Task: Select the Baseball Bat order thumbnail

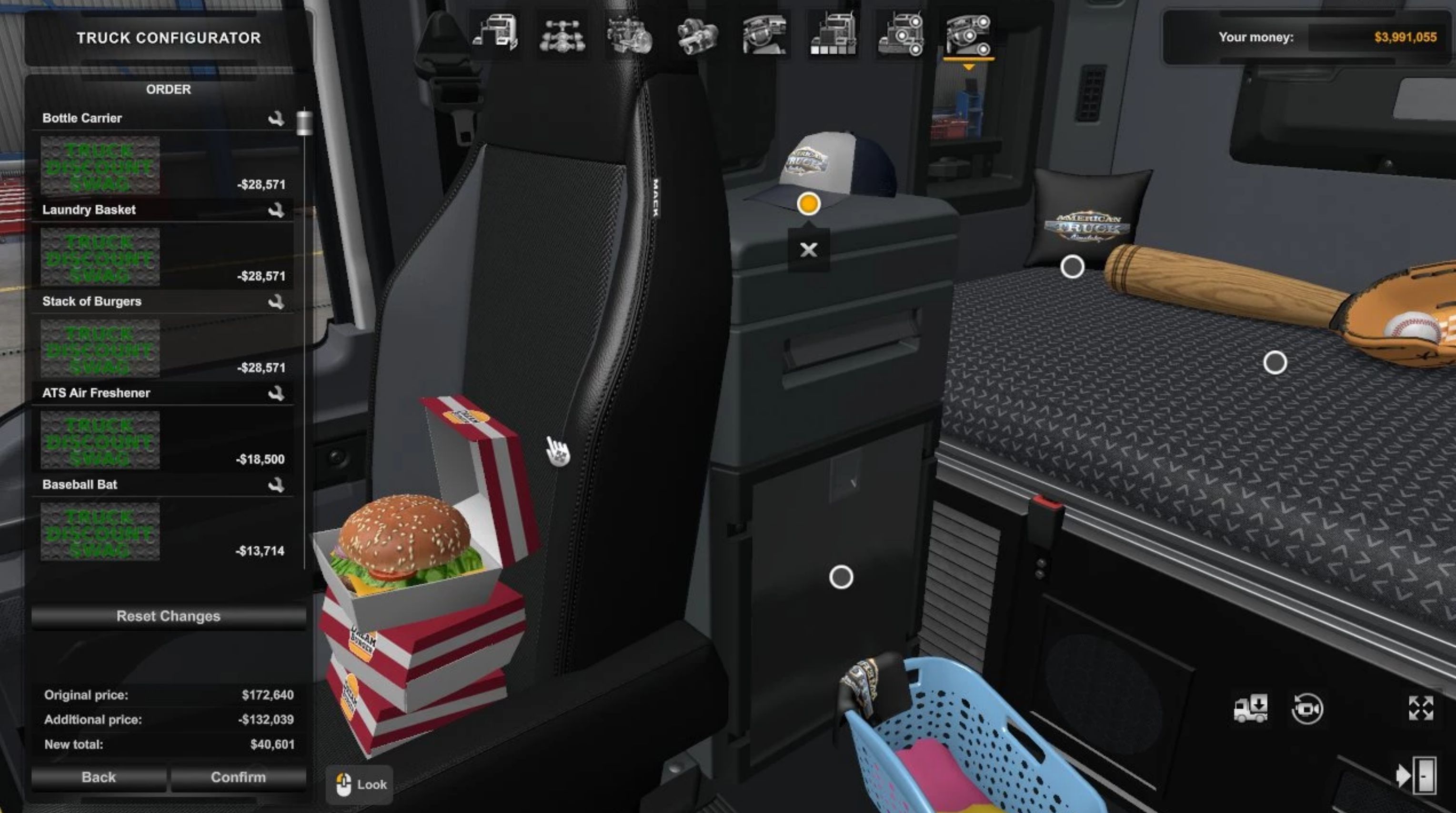Action: [x=100, y=532]
